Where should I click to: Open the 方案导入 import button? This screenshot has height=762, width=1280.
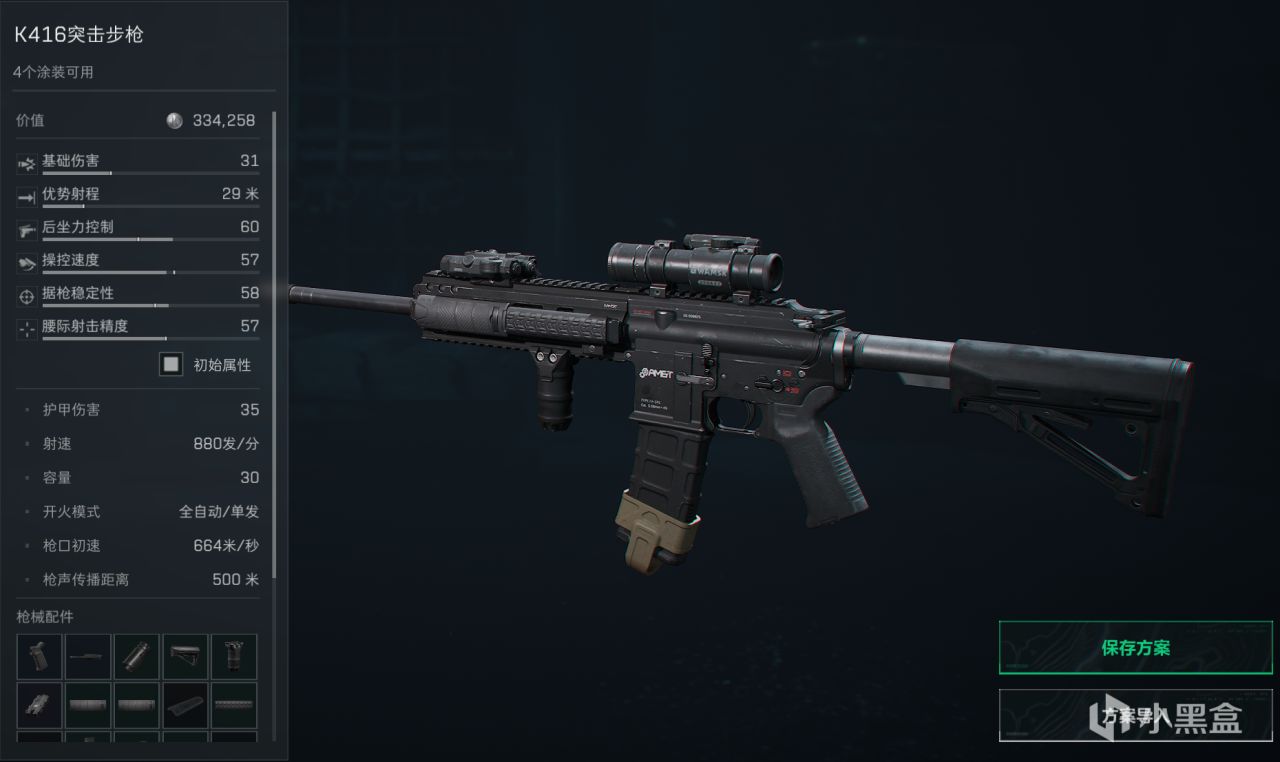[1135, 715]
